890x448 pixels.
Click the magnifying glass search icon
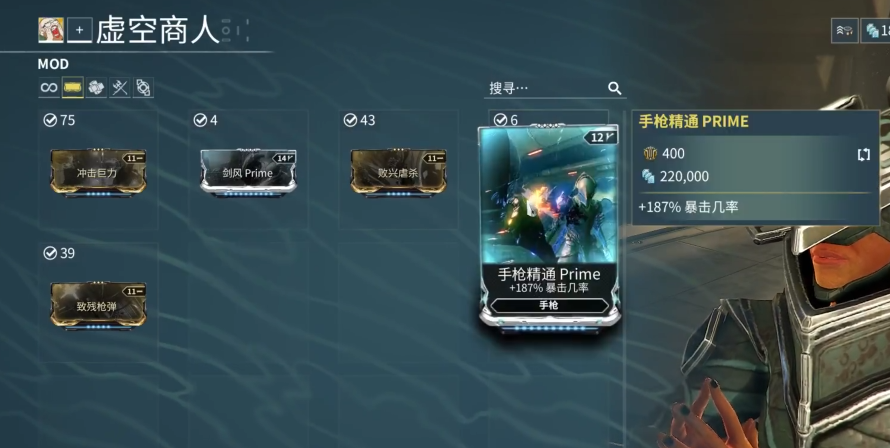[x=615, y=88]
